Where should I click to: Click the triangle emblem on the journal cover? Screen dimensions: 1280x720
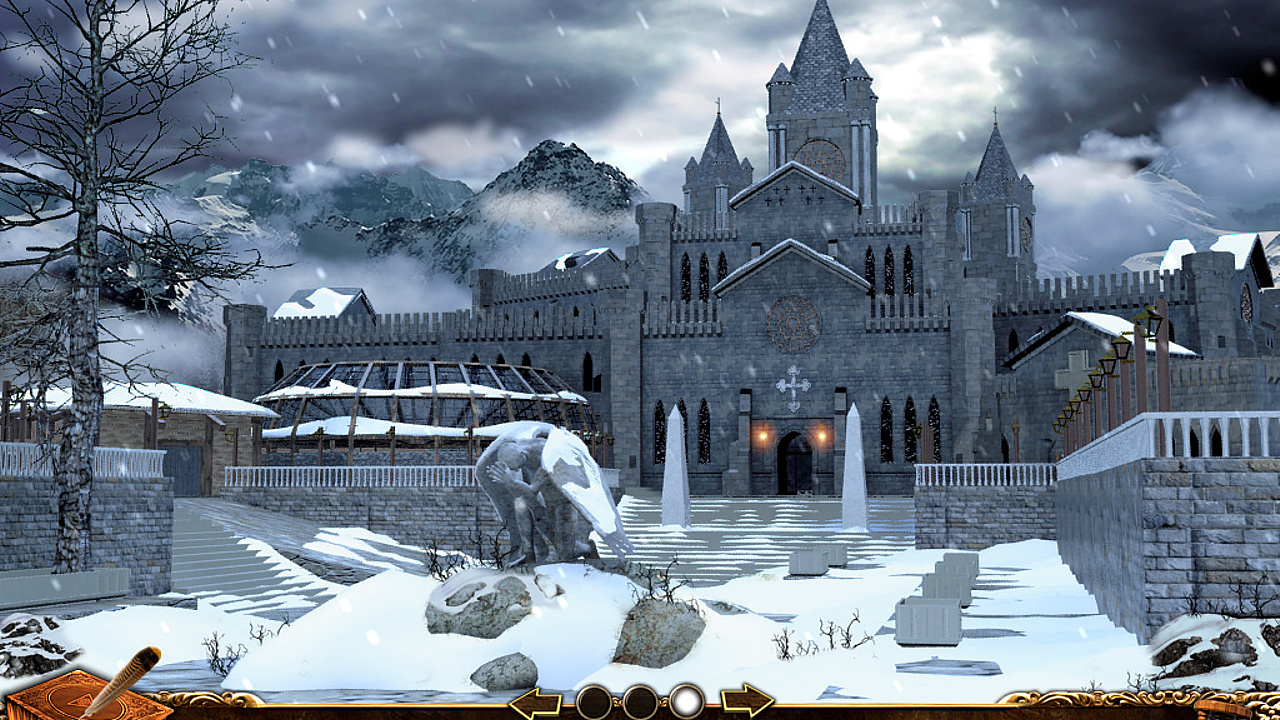click(x=80, y=701)
